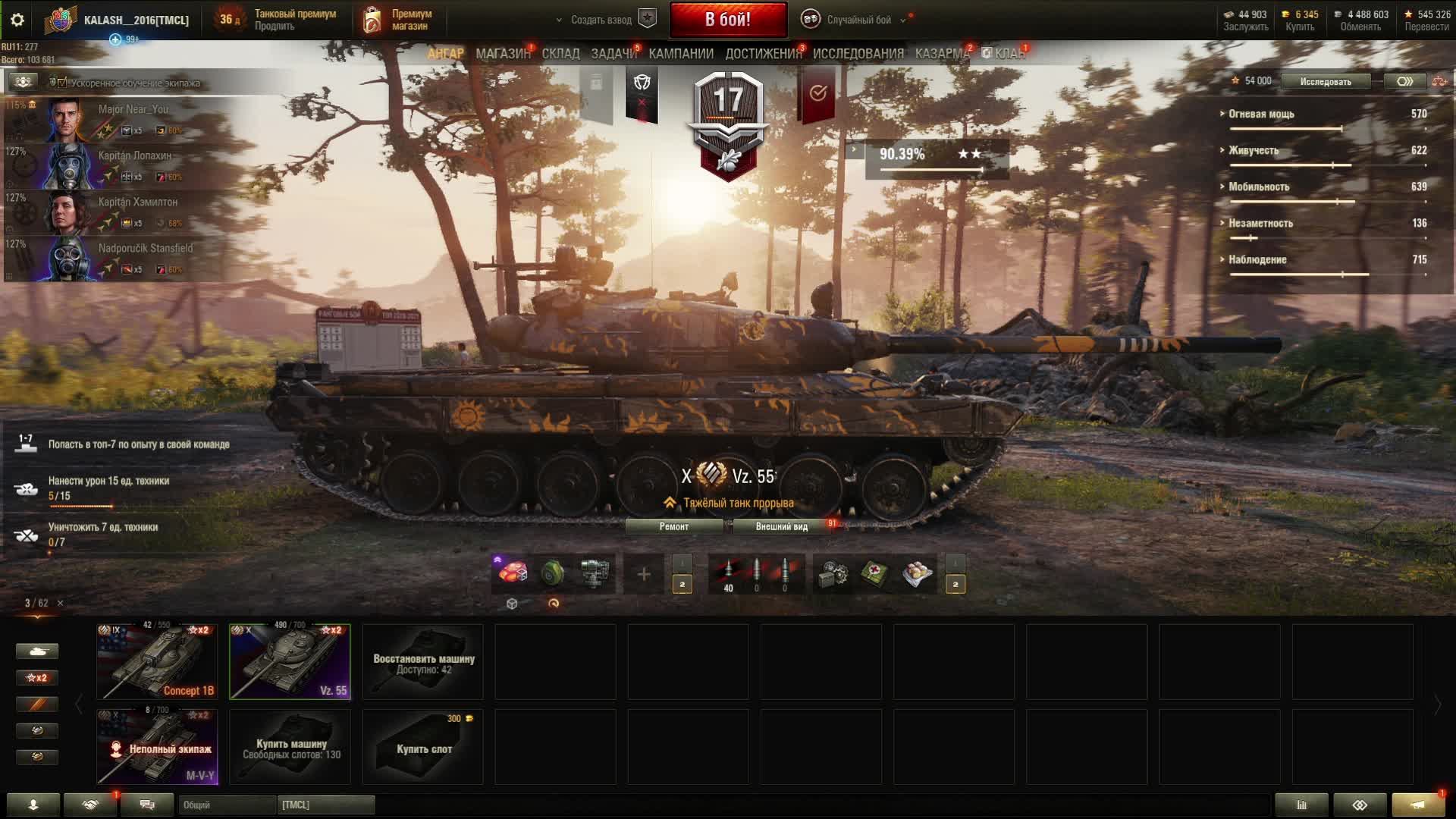Open the СКЛАД tab
The image size is (1456, 819).
(x=560, y=54)
